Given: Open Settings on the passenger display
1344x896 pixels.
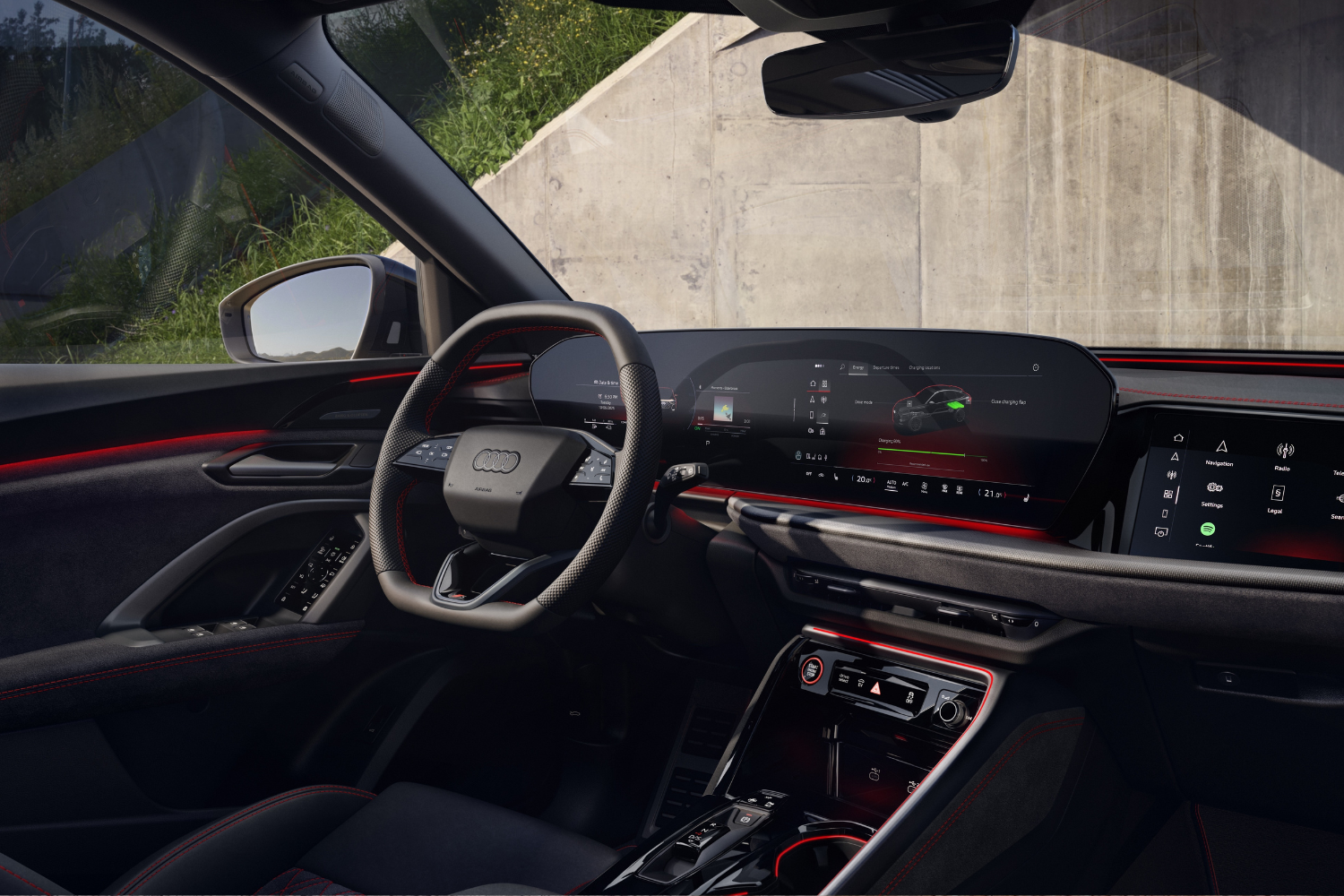Looking at the screenshot, I should pos(1214,487).
